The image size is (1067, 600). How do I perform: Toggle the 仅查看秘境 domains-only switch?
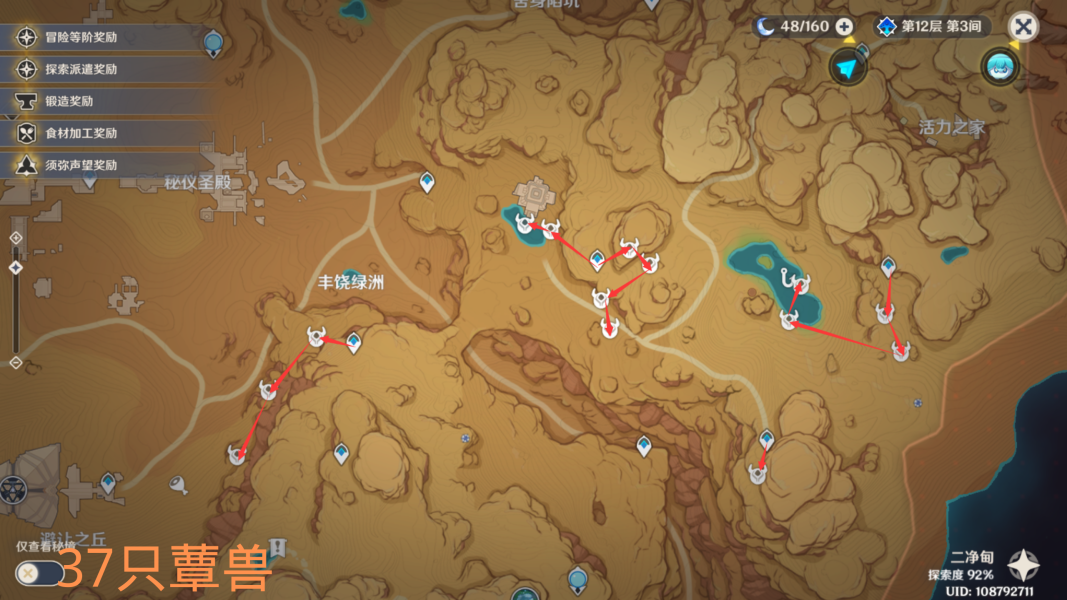(40, 573)
